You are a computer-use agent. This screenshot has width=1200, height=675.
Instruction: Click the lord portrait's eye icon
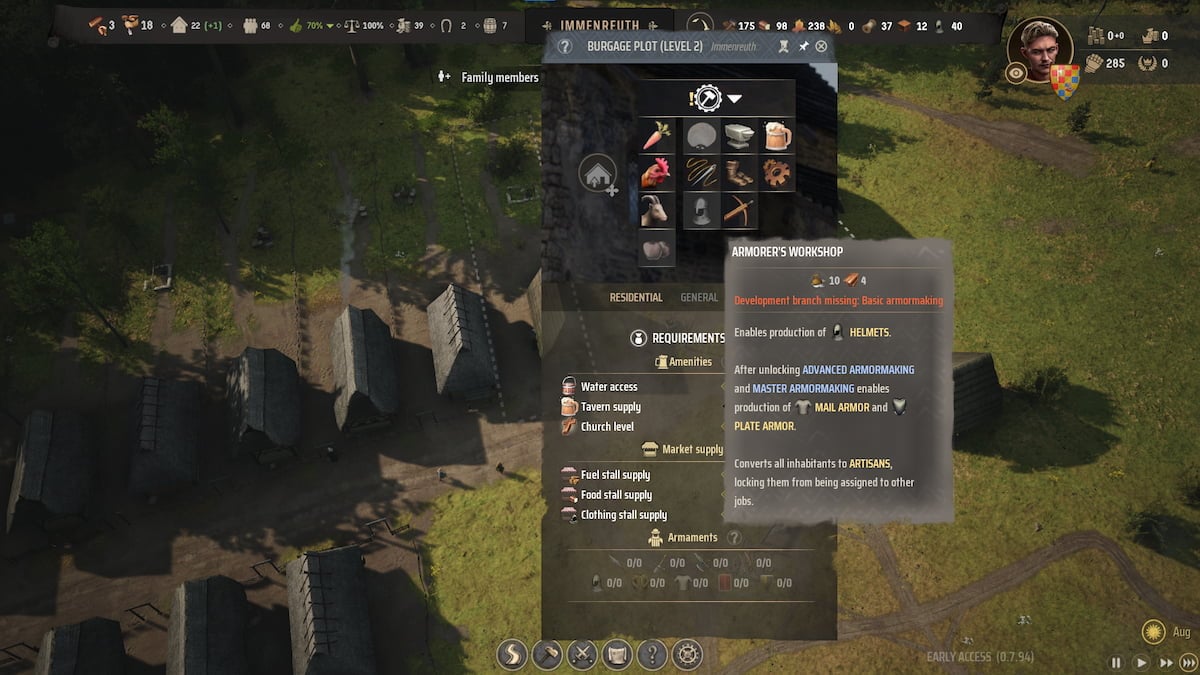[1017, 72]
